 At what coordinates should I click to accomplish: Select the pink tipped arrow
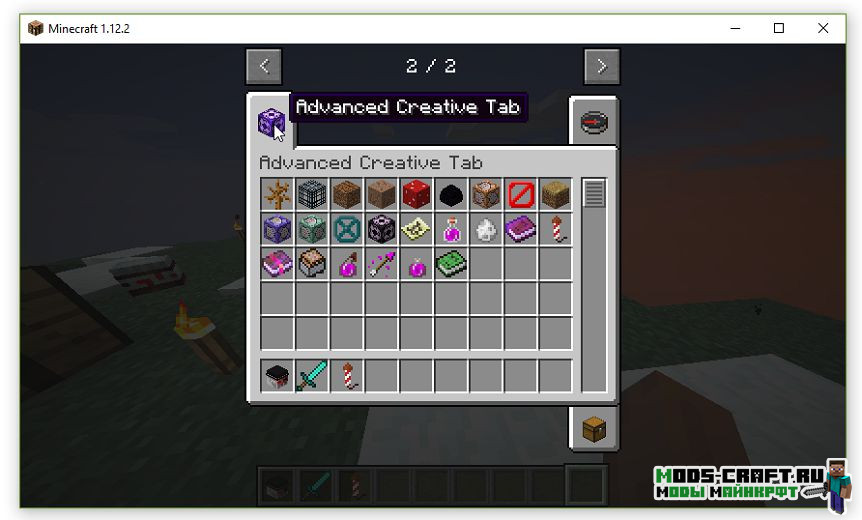381,265
